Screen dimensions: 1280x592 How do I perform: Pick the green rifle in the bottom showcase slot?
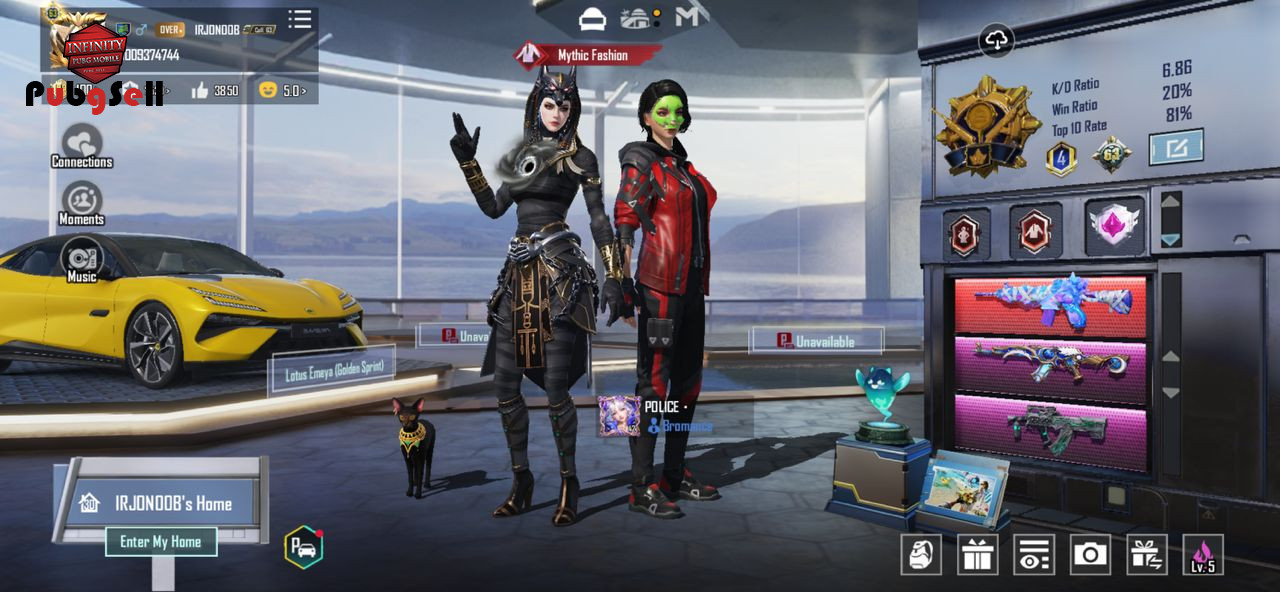coord(1050,428)
